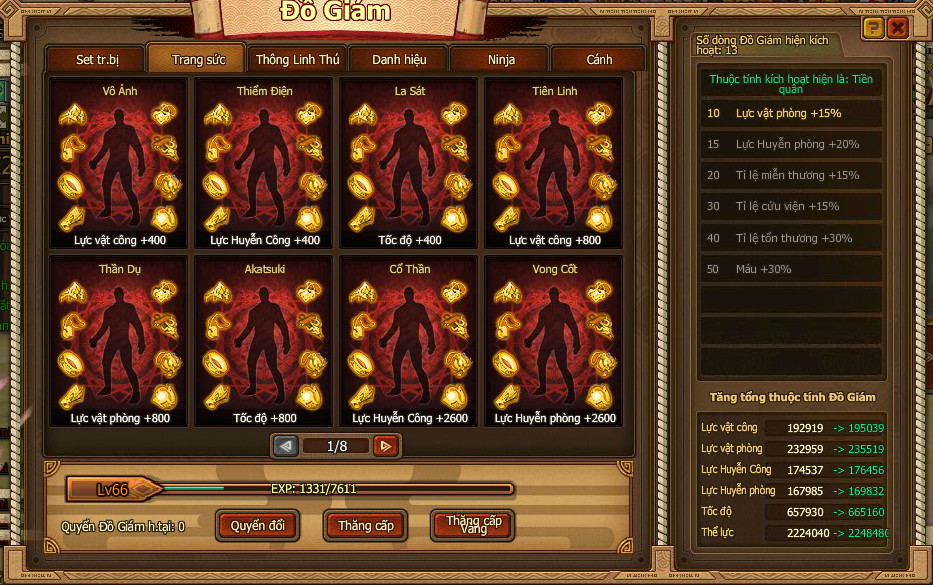933x585 pixels.
Task: Pick the Vong Cốt set card
Action: (x=554, y=342)
